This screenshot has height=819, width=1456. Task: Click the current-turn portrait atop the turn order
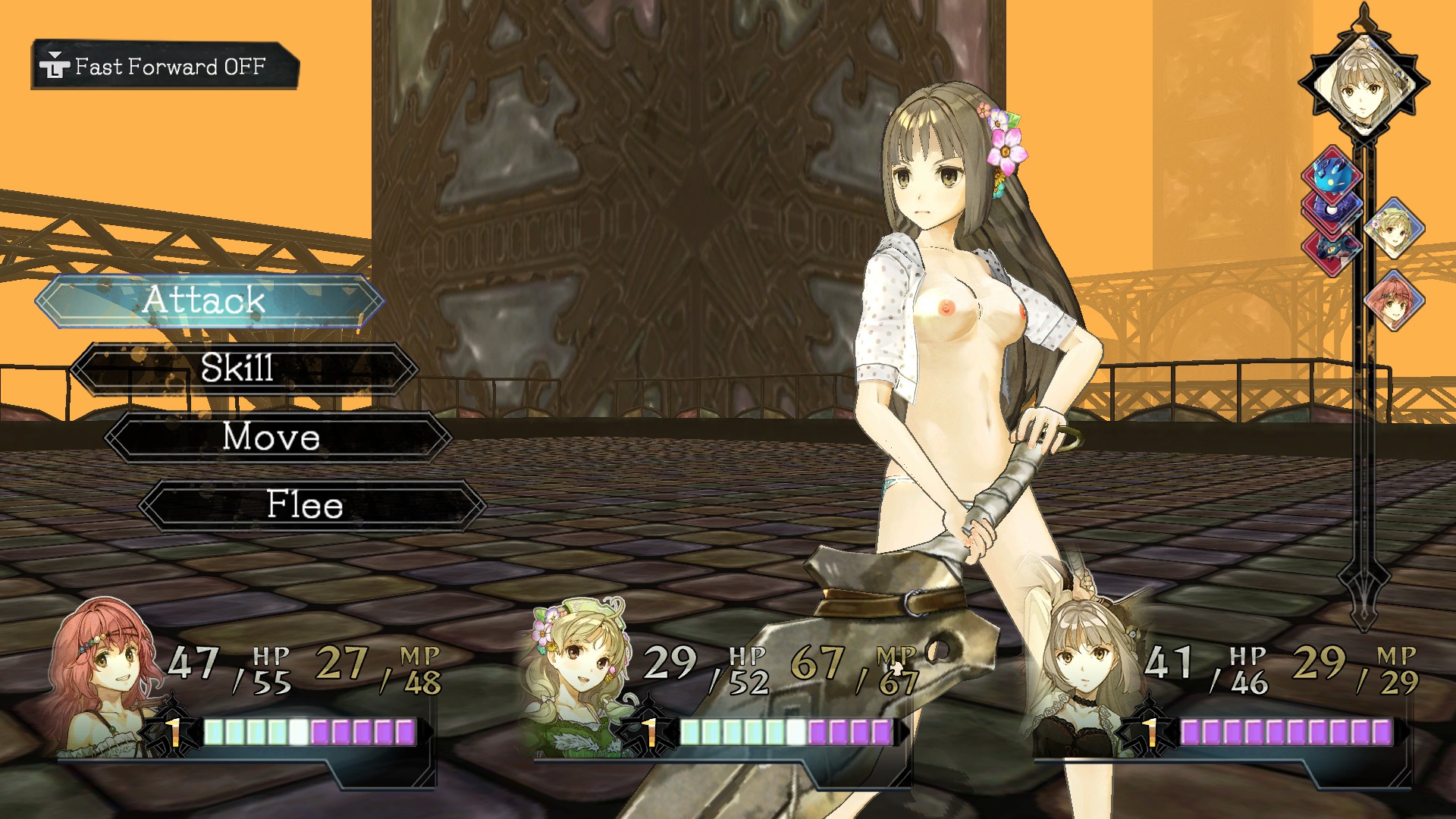coord(1363,82)
